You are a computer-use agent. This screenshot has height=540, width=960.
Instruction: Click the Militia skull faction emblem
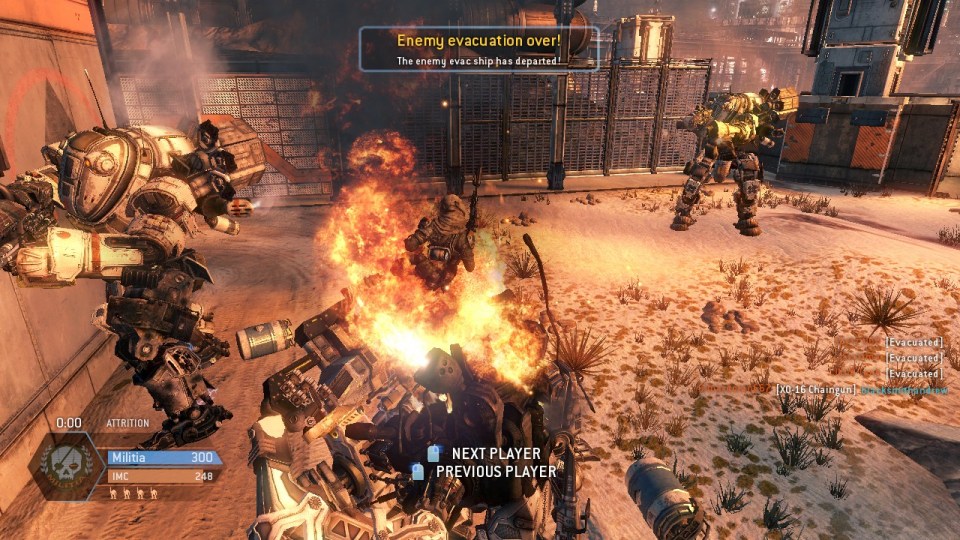click(x=66, y=465)
